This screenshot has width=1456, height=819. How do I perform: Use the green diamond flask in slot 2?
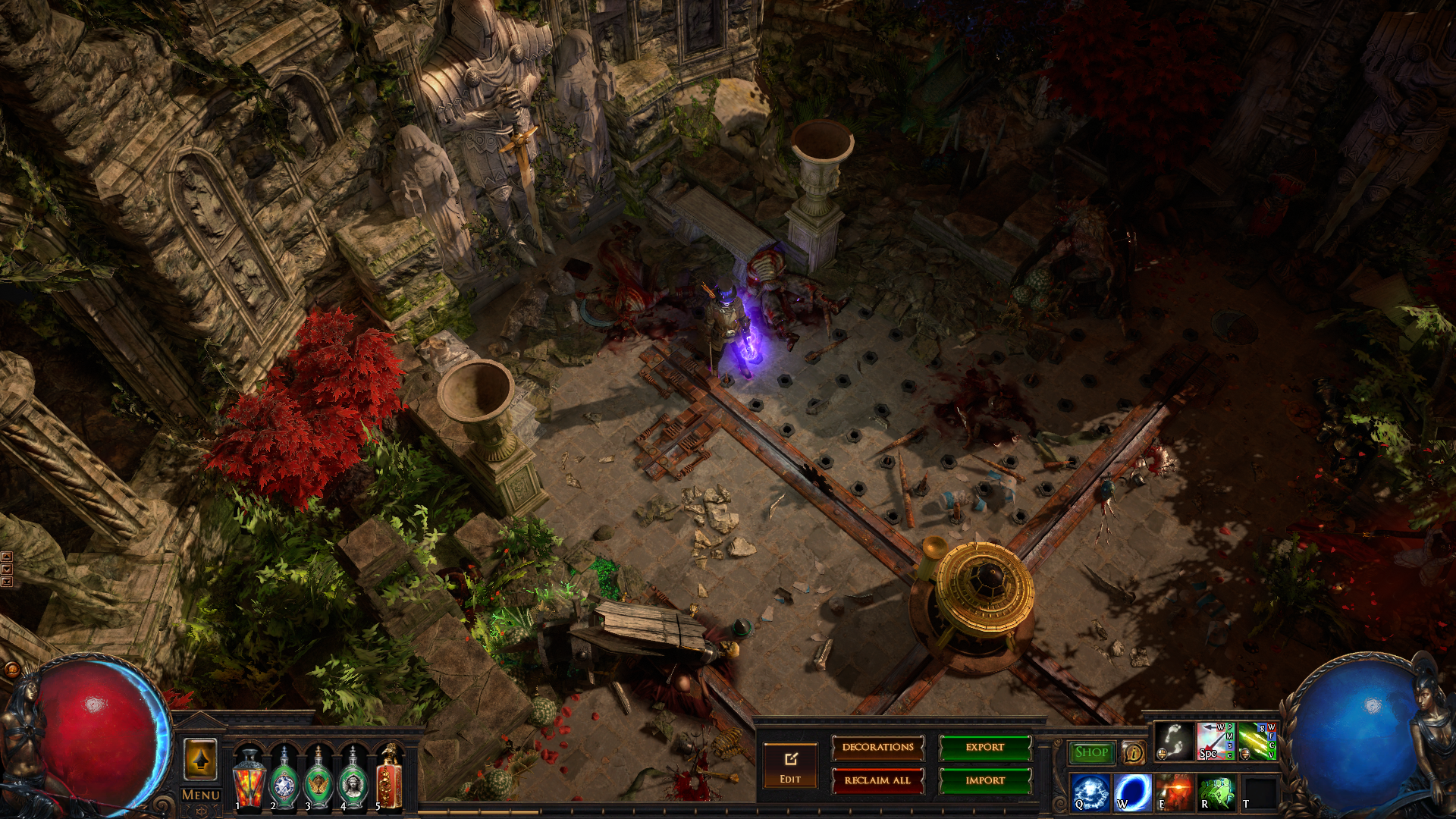[284, 779]
